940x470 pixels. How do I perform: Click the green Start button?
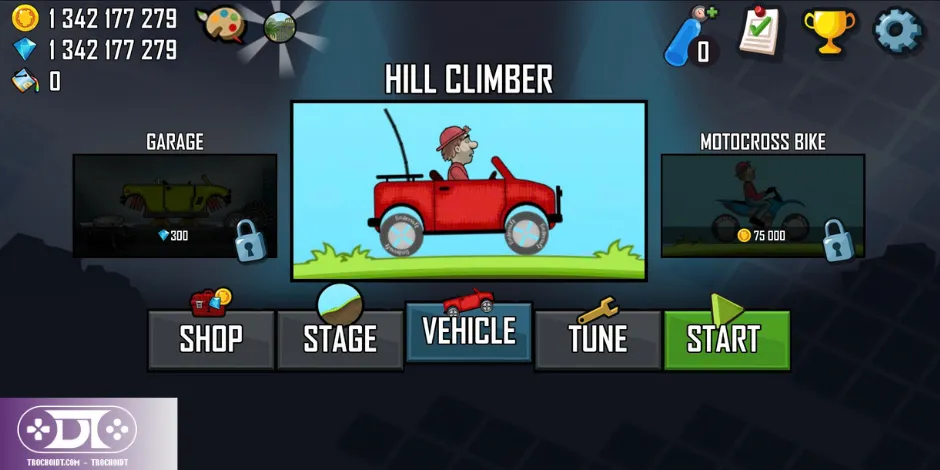(x=726, y=339)
